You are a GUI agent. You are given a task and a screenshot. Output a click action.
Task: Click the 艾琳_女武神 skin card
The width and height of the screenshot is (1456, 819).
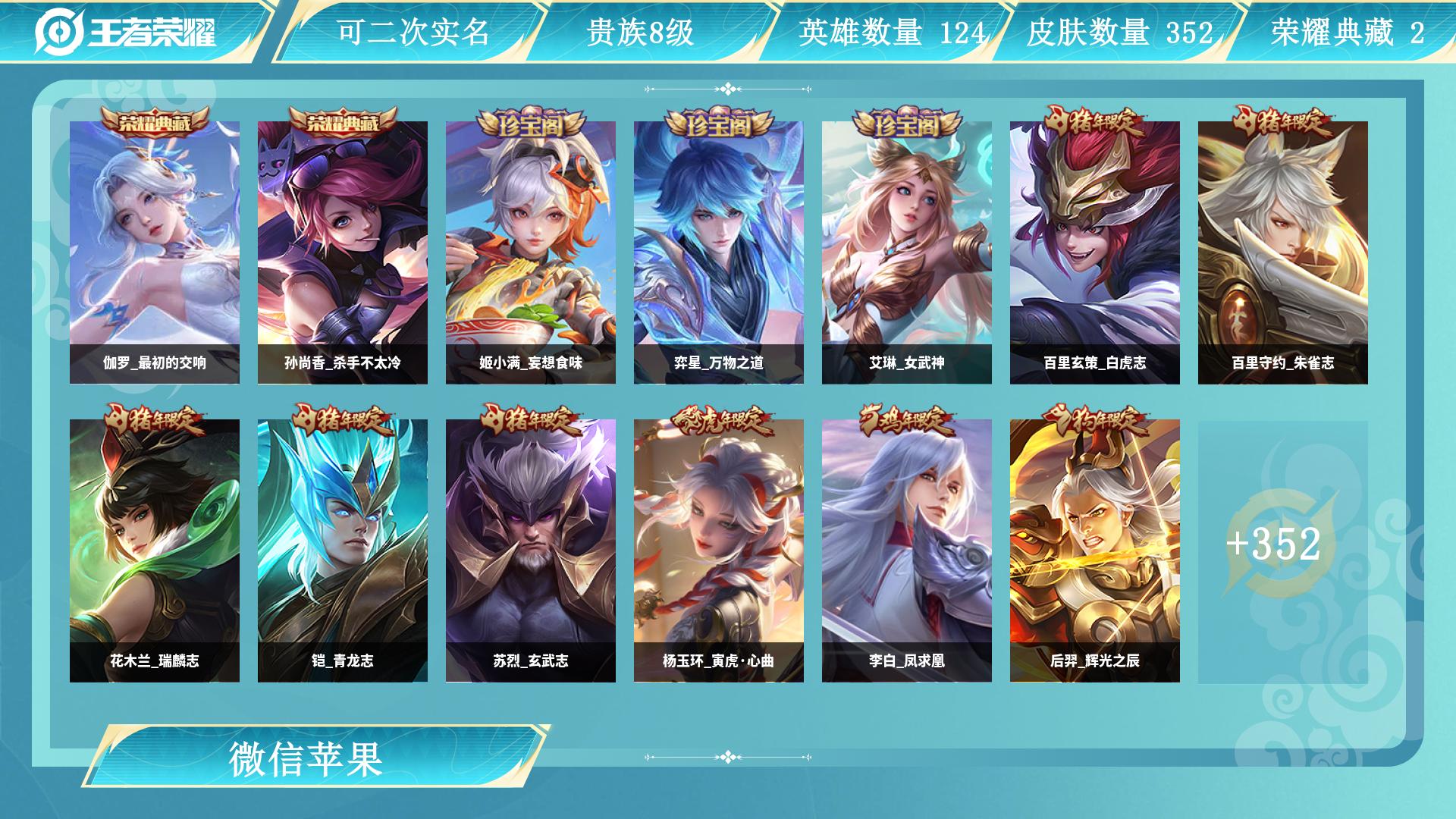click(907, 253)
